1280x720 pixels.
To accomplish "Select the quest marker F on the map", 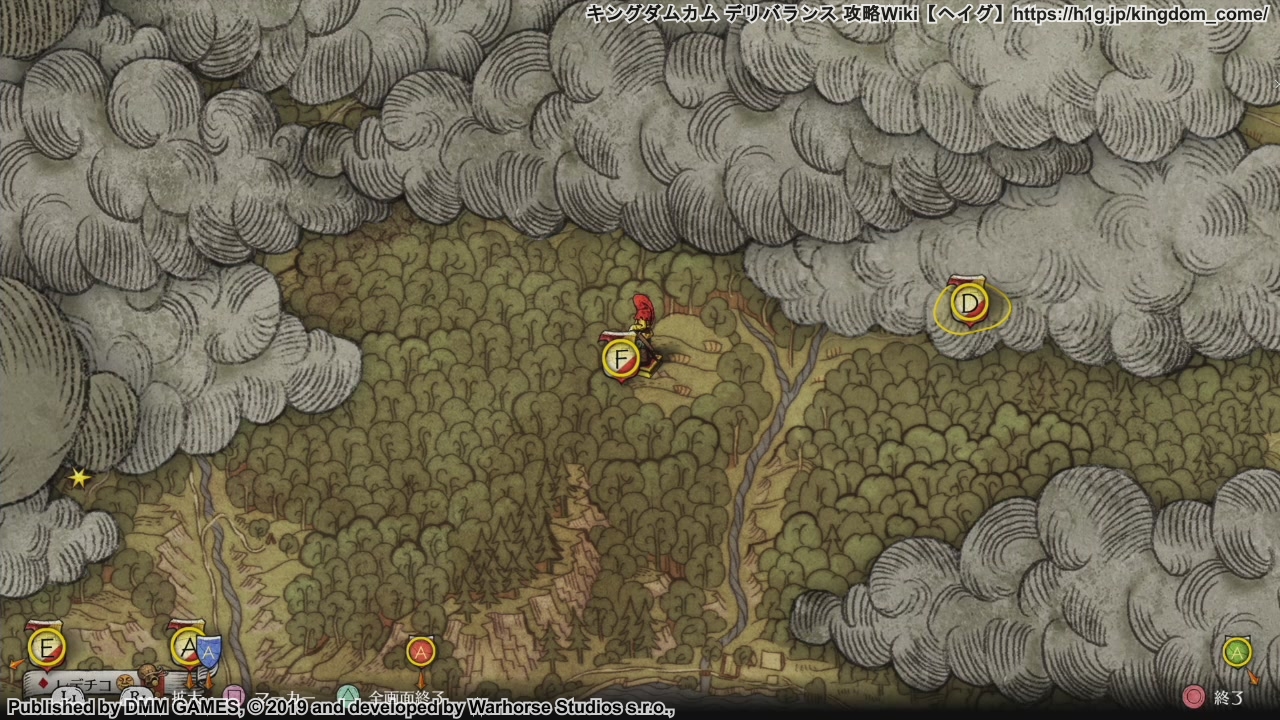I will point(621,359).
